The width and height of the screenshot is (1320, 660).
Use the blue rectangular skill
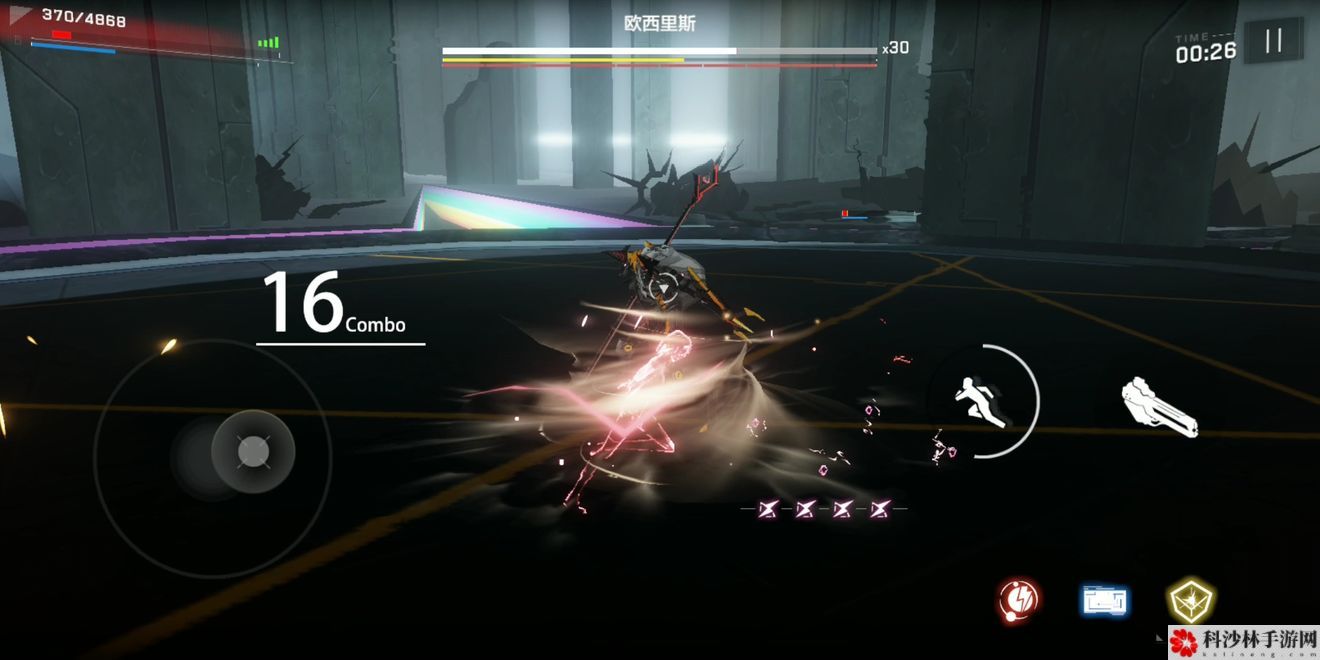tap(1104, 600)
